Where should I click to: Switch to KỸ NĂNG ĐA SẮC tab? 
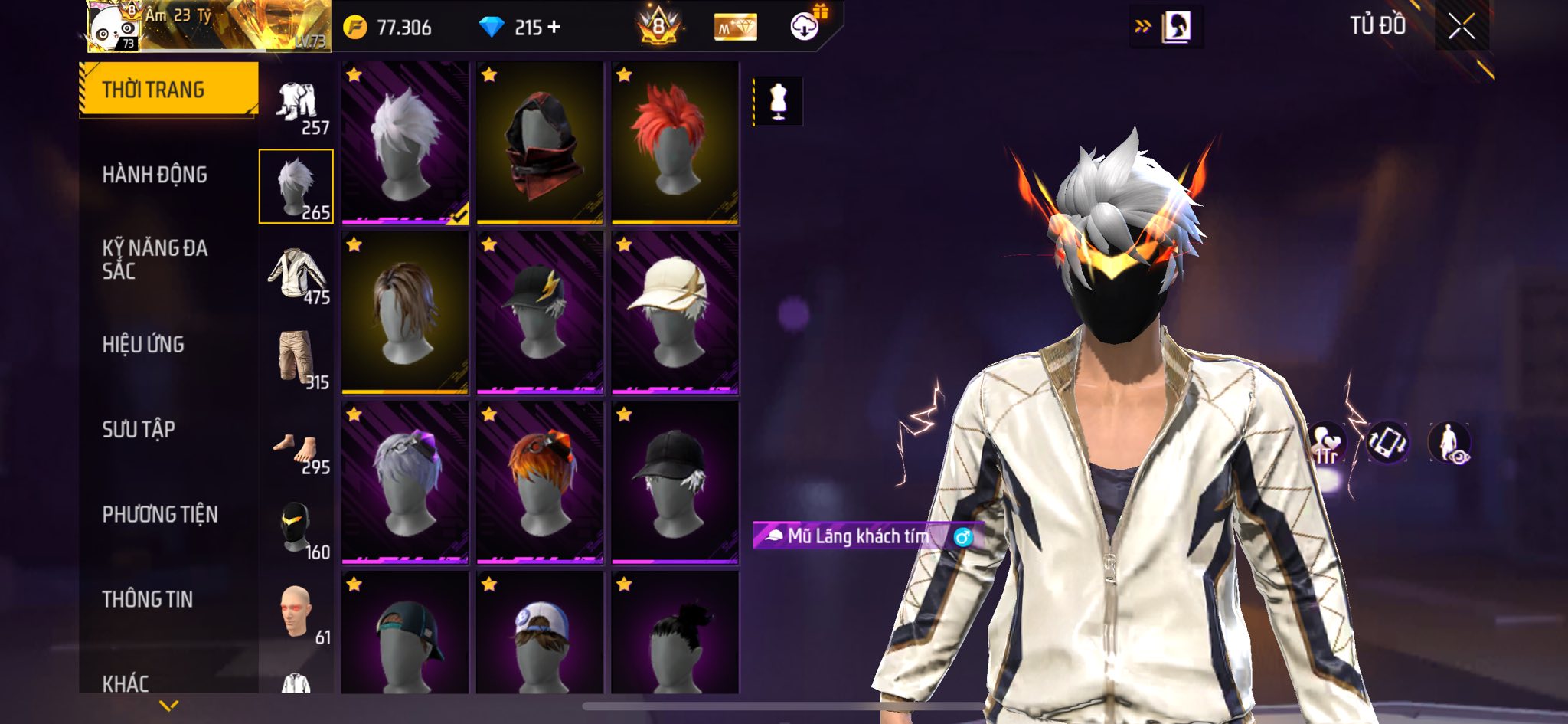(155, 259)
